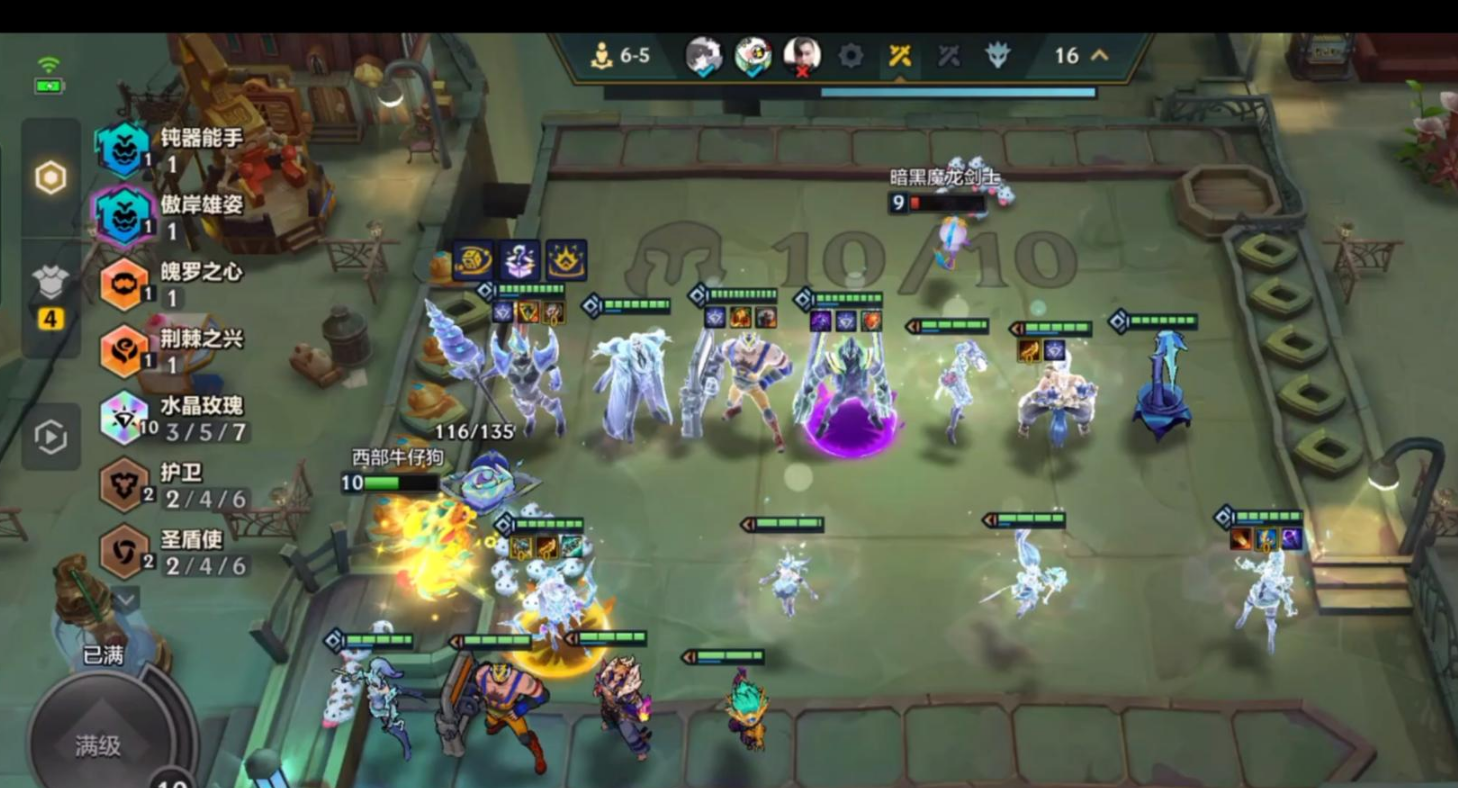
Task: Click the hexagonal play button on the left sidebar
Action: (50, 437)
